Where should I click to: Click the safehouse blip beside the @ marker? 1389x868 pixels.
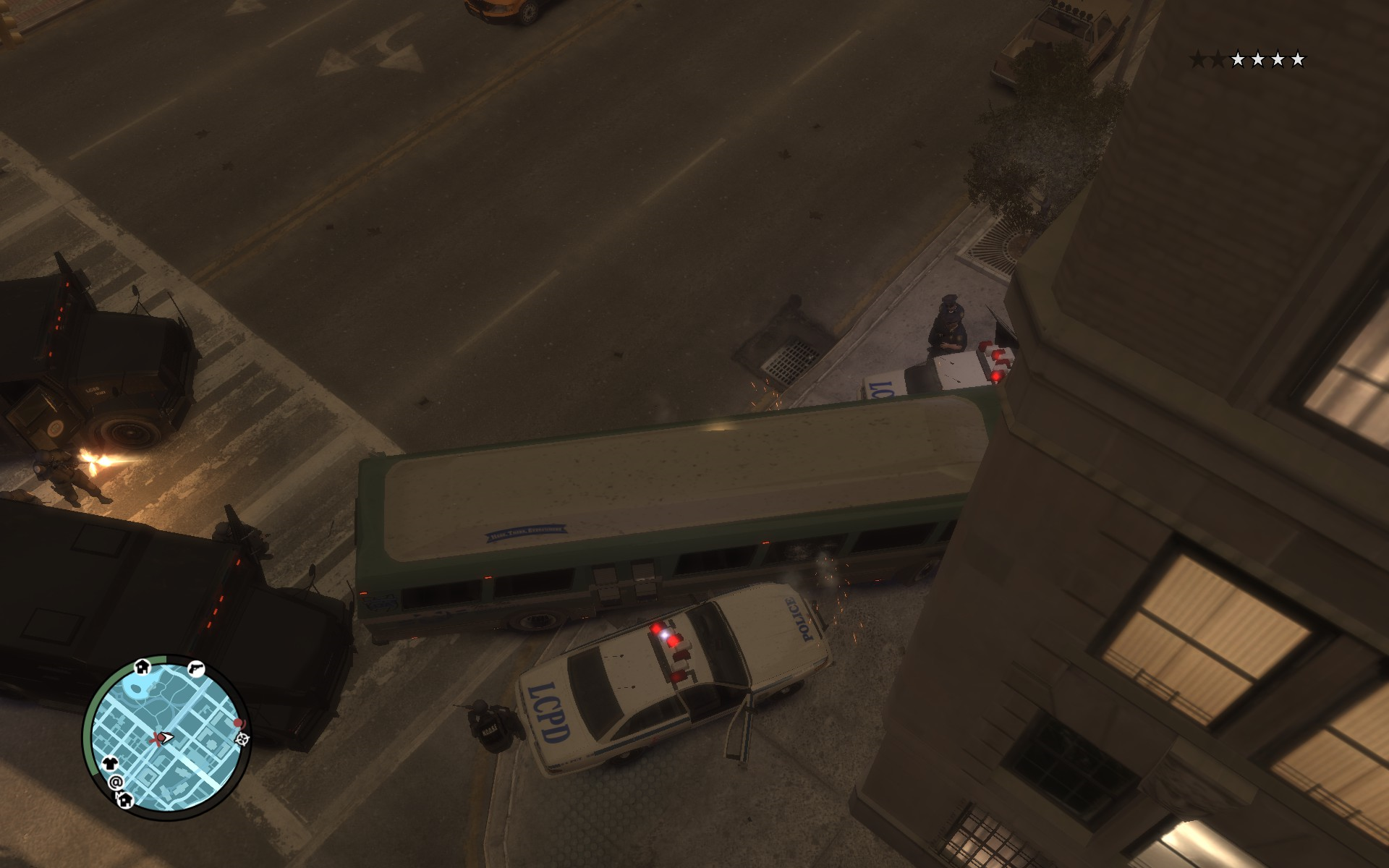[124, 799]
